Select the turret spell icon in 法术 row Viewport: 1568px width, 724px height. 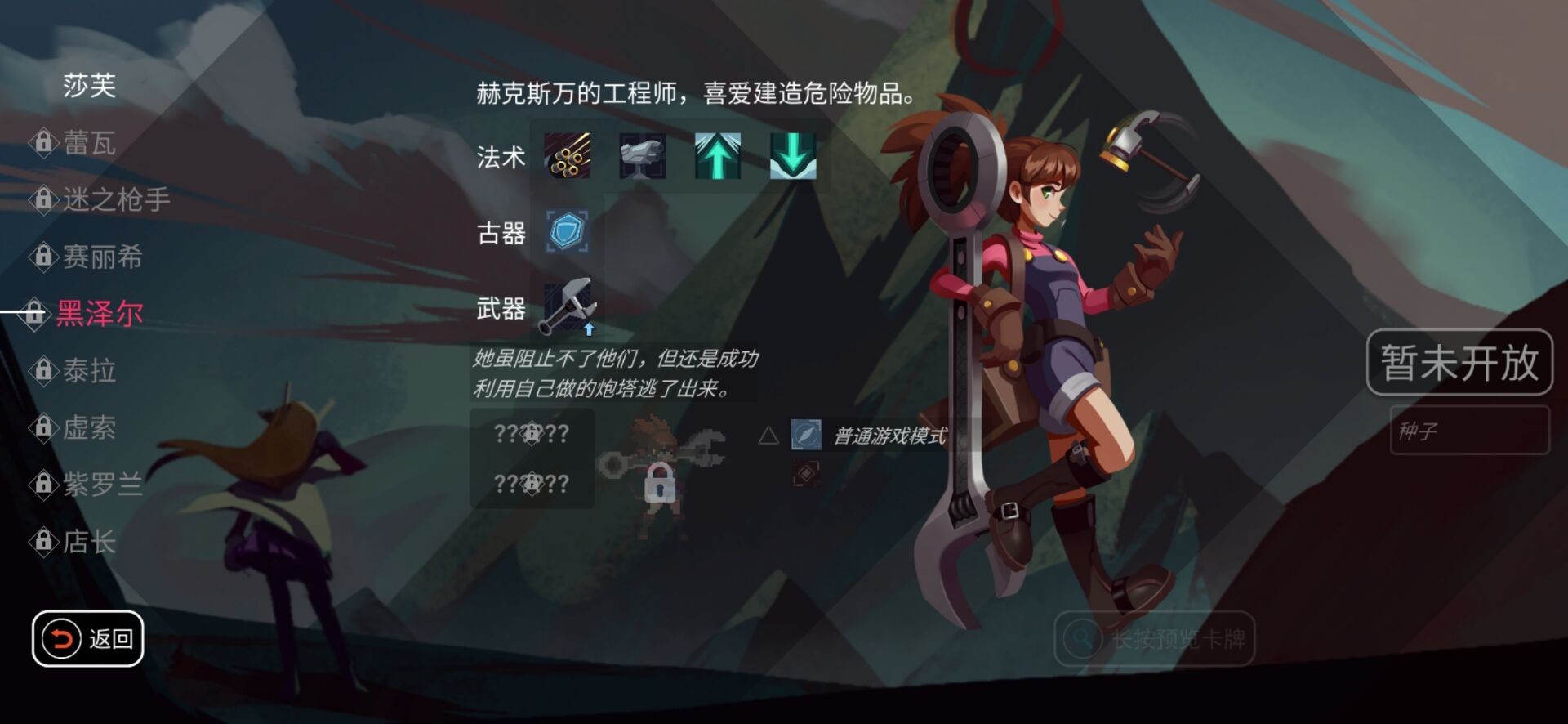pyautogui.click(x=643, y=157)
